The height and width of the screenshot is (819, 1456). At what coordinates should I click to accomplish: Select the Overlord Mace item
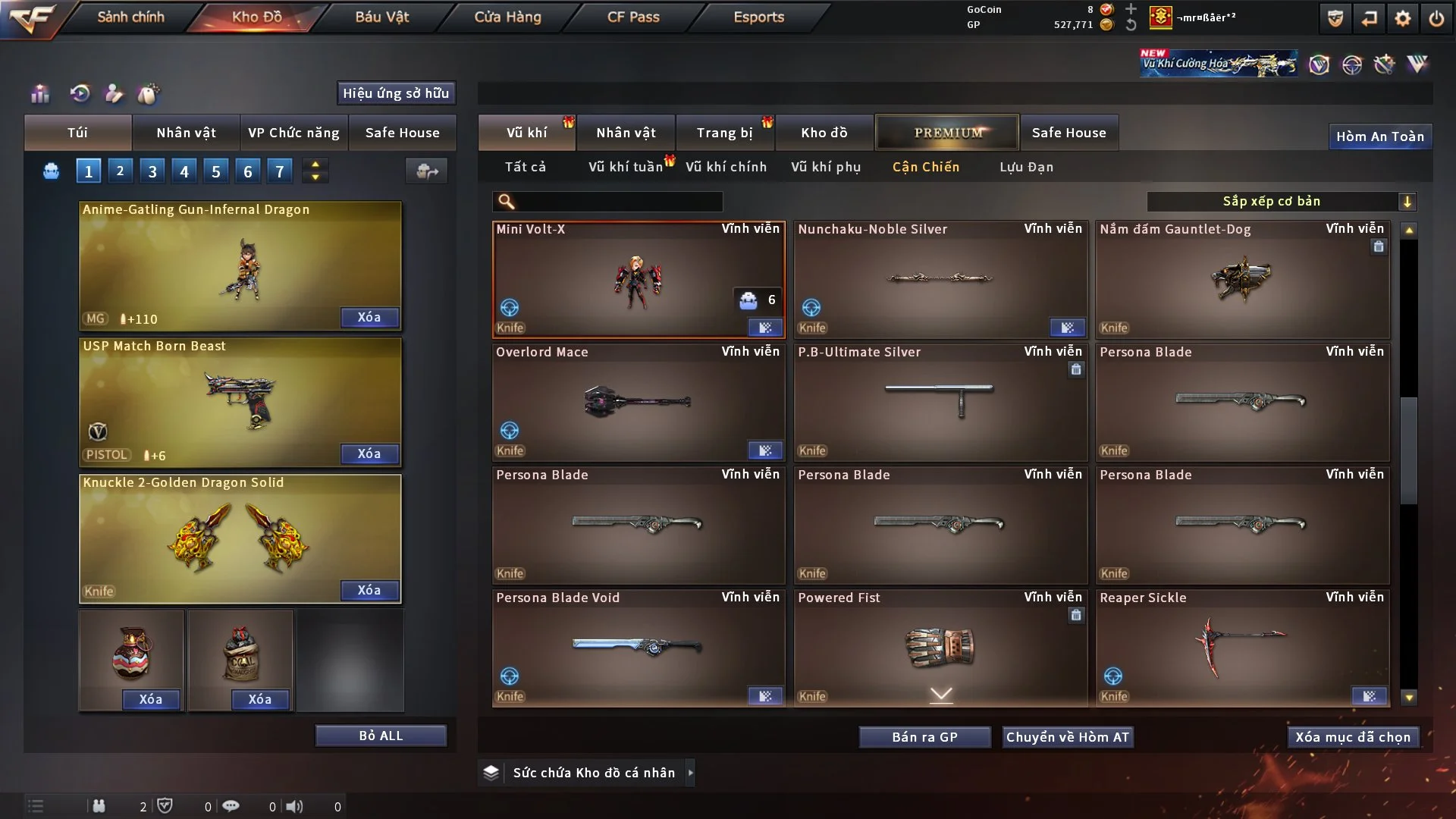pyautogui.click(x=639, y=402)
